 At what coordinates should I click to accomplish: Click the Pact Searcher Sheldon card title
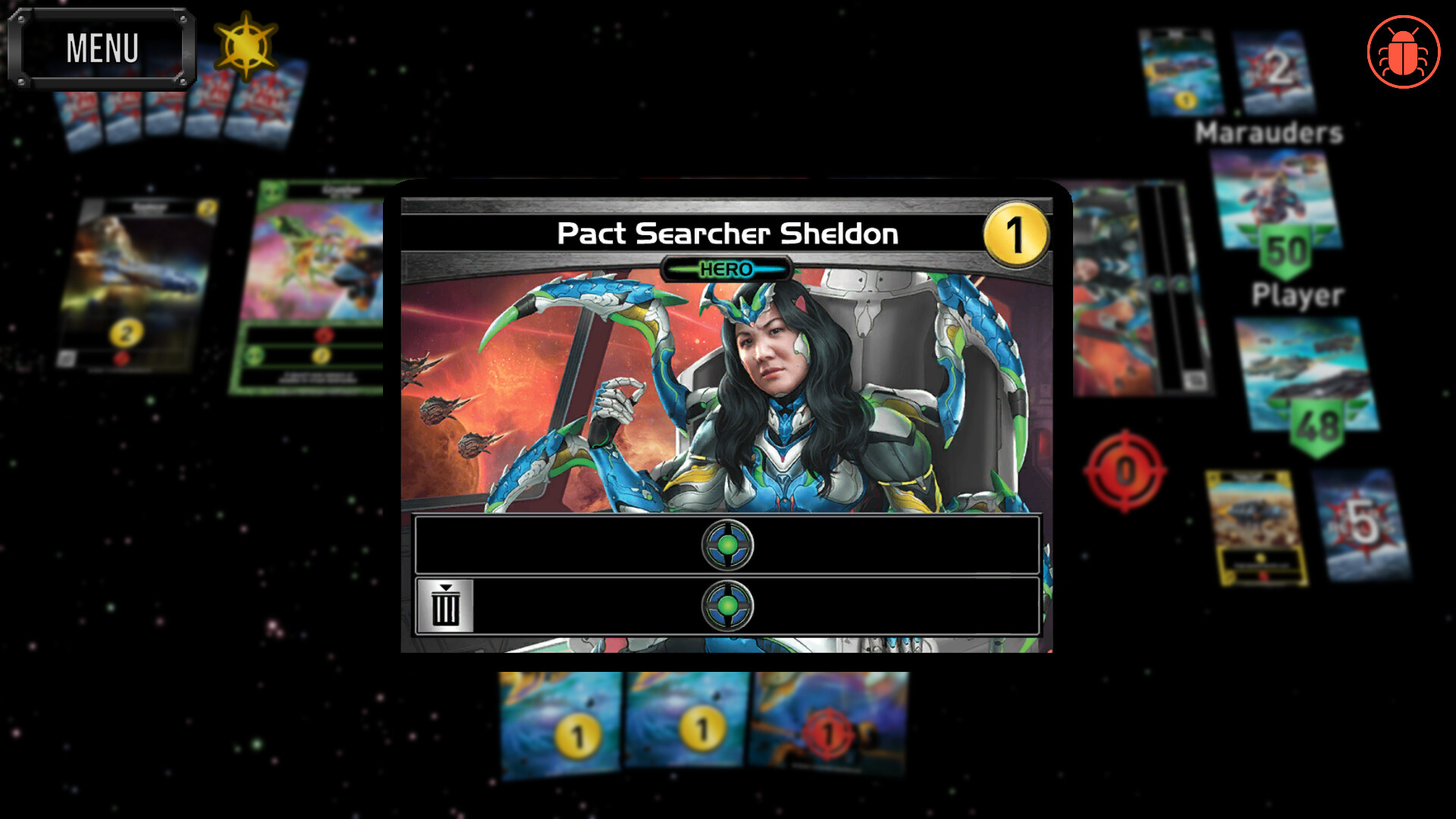pyautogui.click(x=726, y=234)
